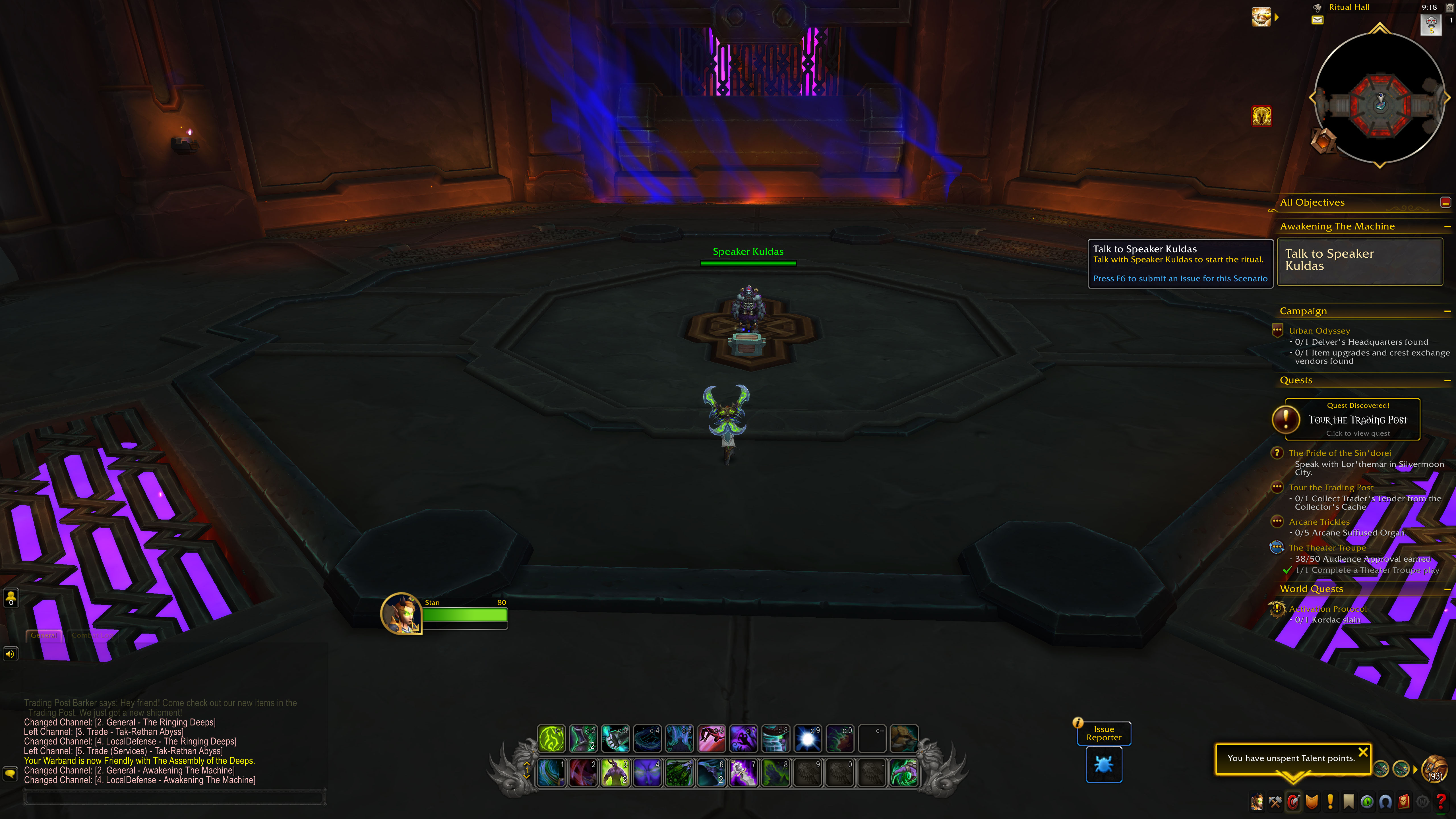1456x819 pixels.
Task: Open the red question mark help button
Action: point(1441,801)
